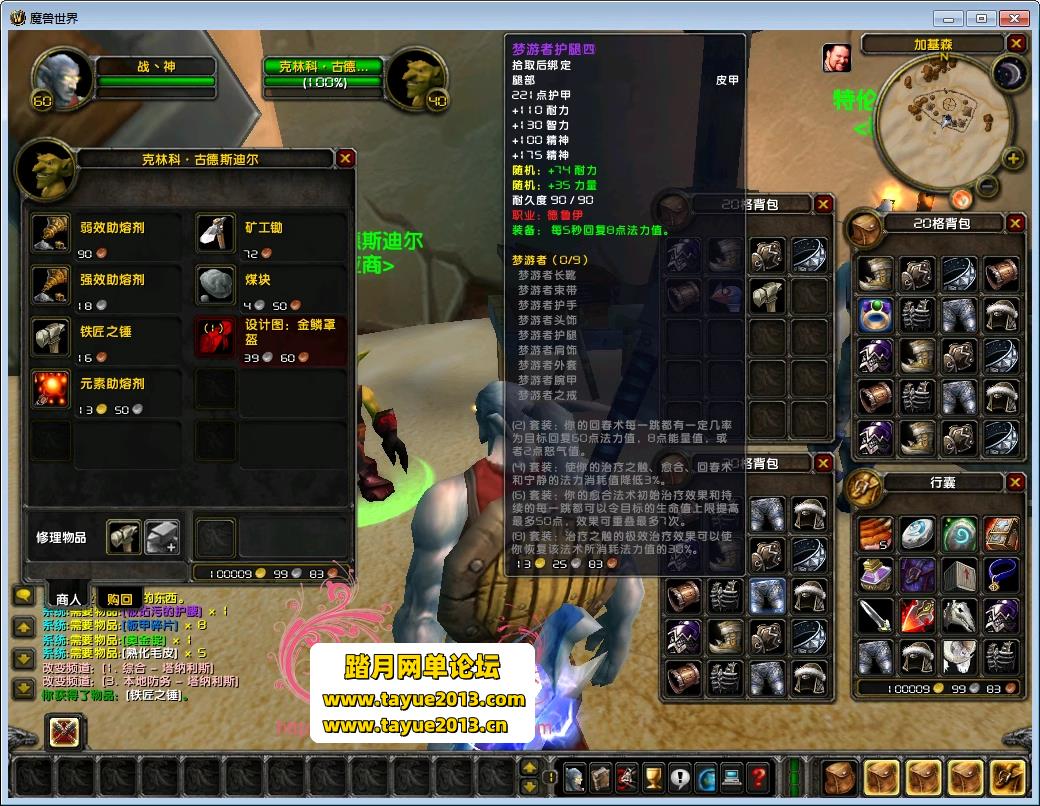Image resolution: width=1040 pixels, height=806 pixels.
Task: Zoom out the minimap
Action: point(988,185)
